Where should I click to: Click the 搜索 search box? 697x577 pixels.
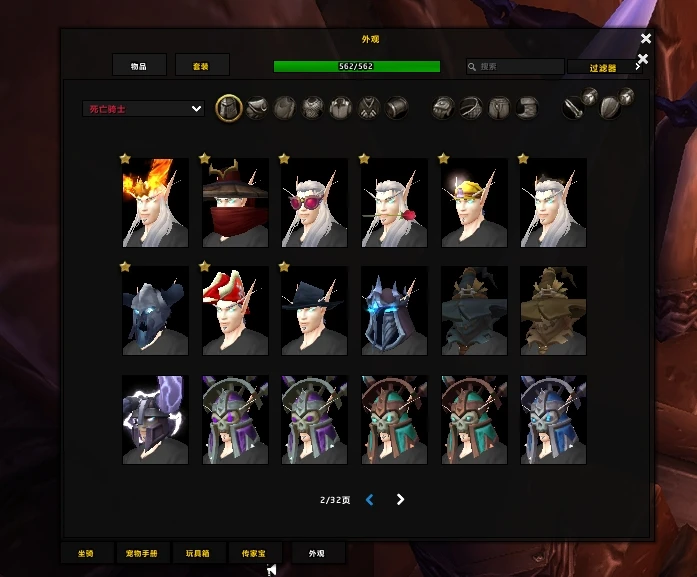coord(515,67)
